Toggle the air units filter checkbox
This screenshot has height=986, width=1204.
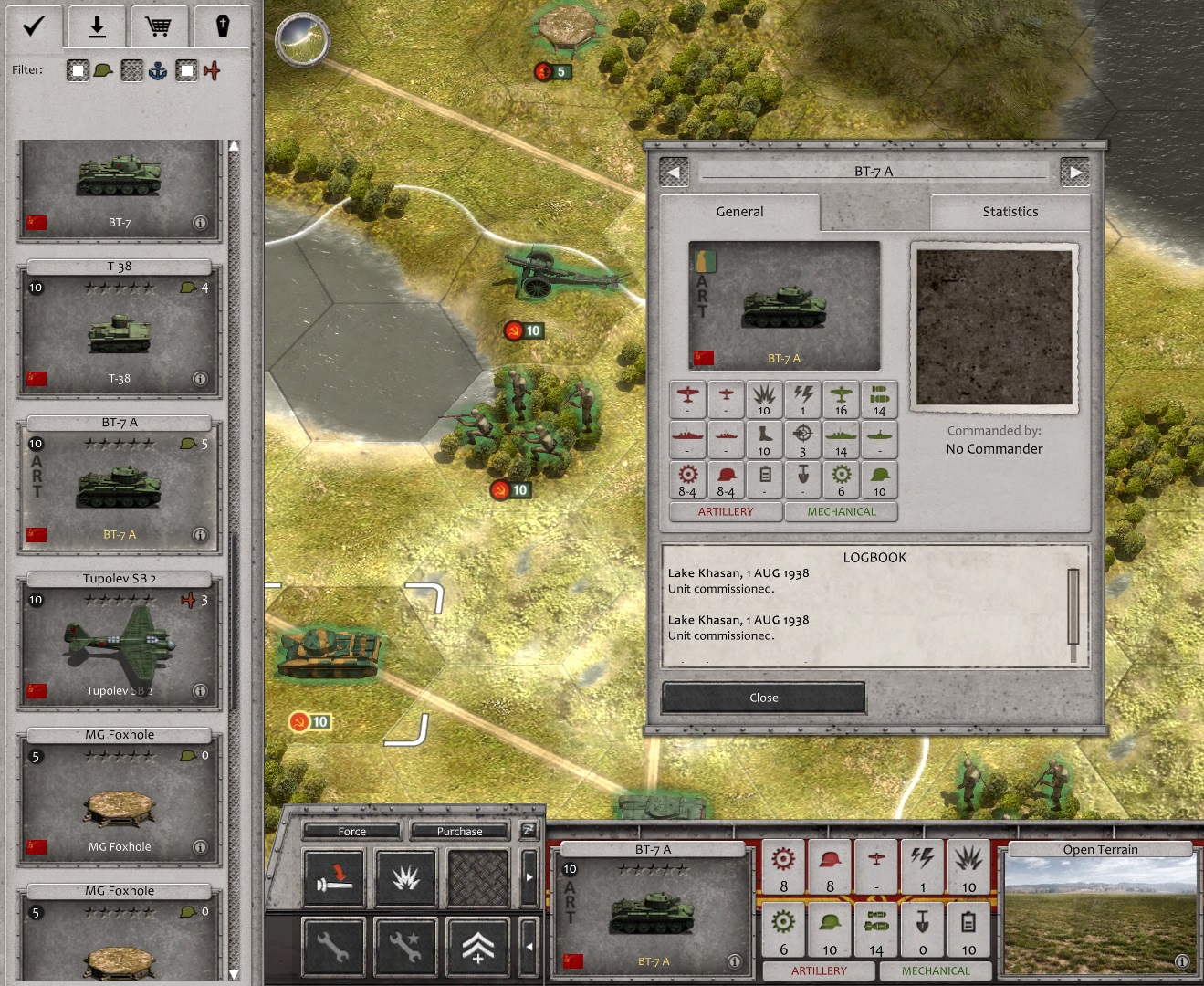186,70
